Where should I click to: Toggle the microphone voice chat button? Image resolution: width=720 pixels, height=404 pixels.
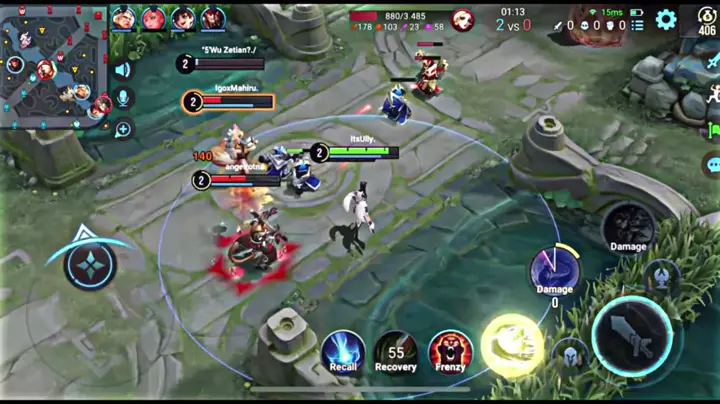pyautogui.click(x=123, y=98)
